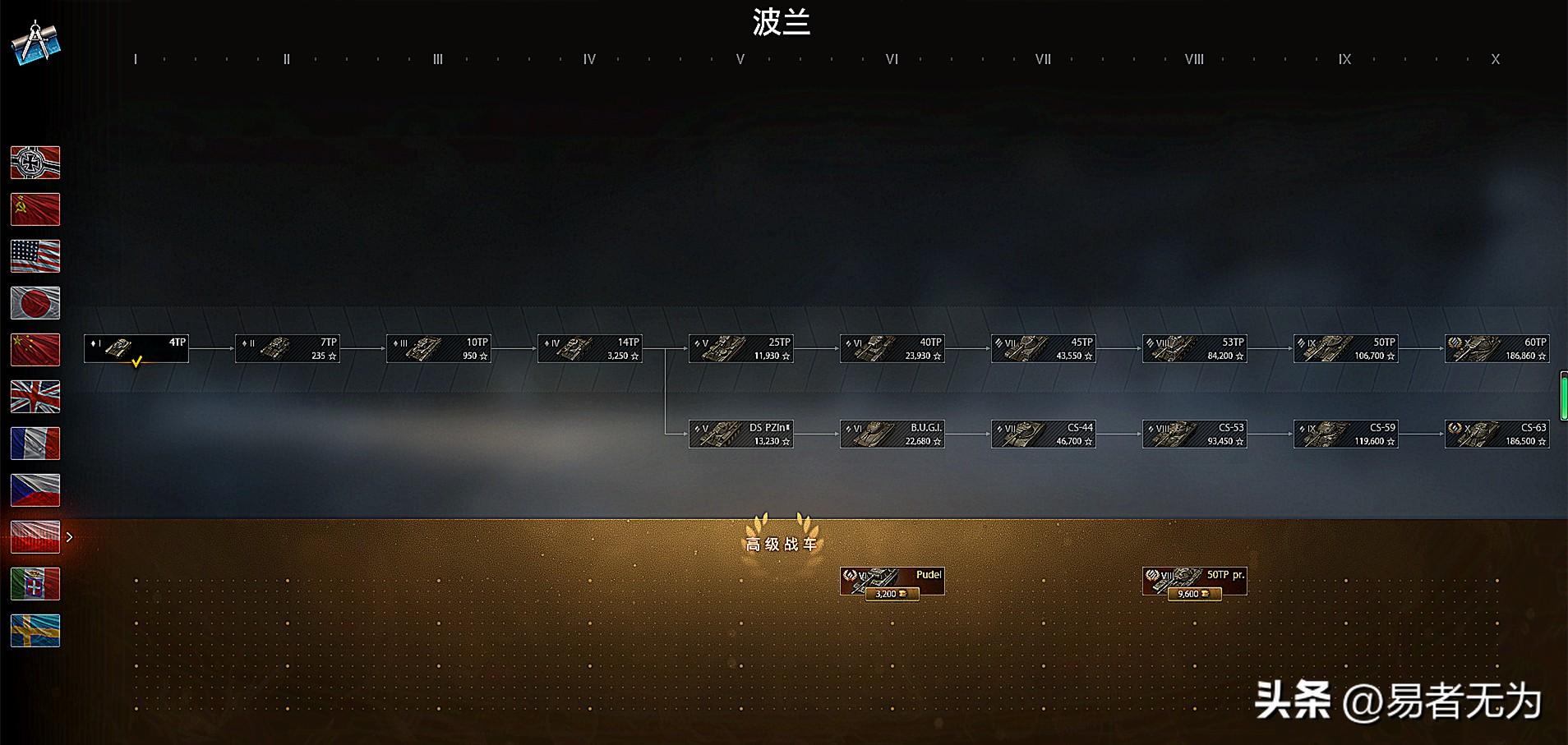Choose the 50TP pr. premium tank
Viewport: 1568px width, 745px height.
point(1195,581)
